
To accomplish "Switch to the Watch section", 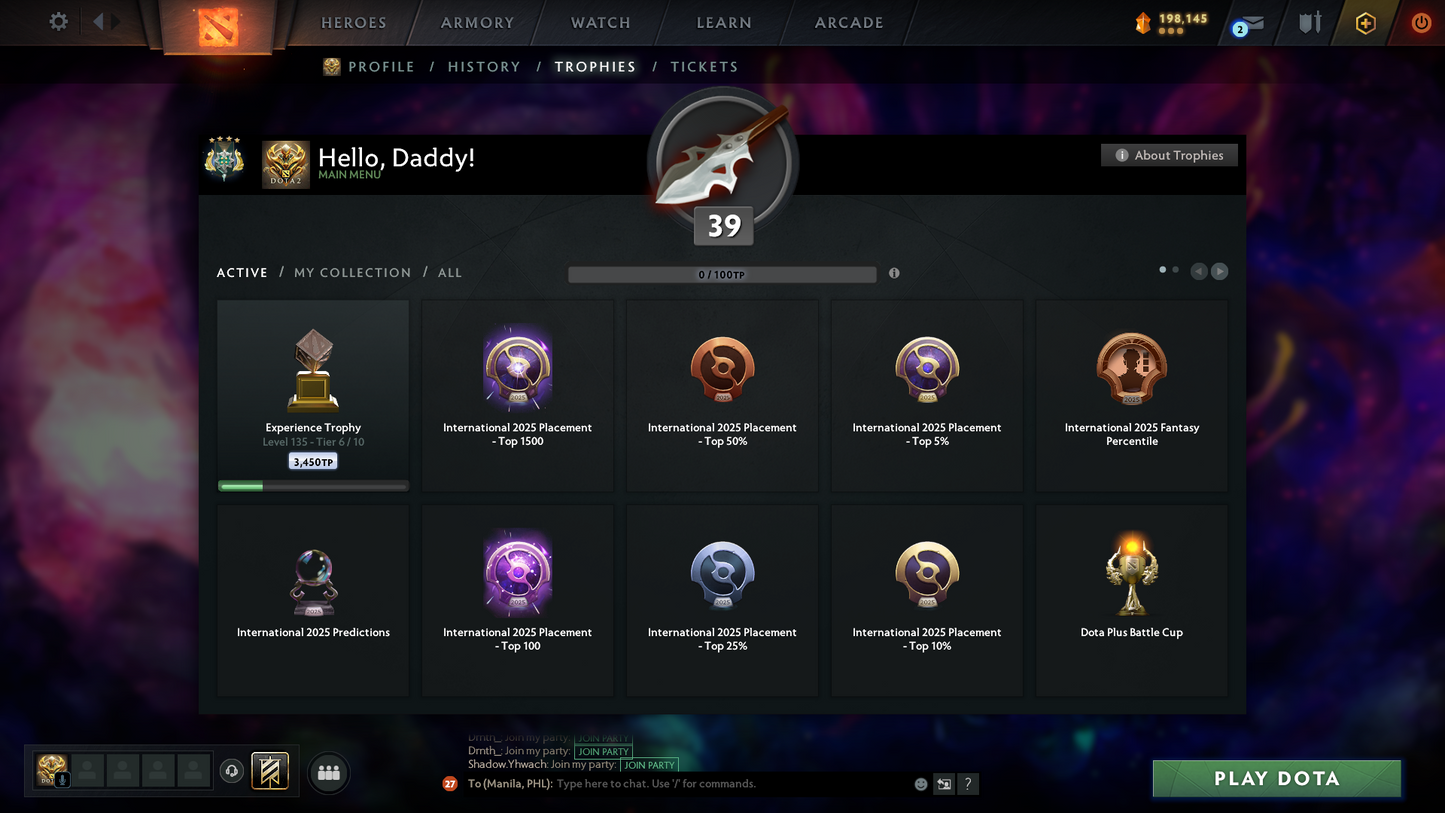I will [x=600, y=23].
